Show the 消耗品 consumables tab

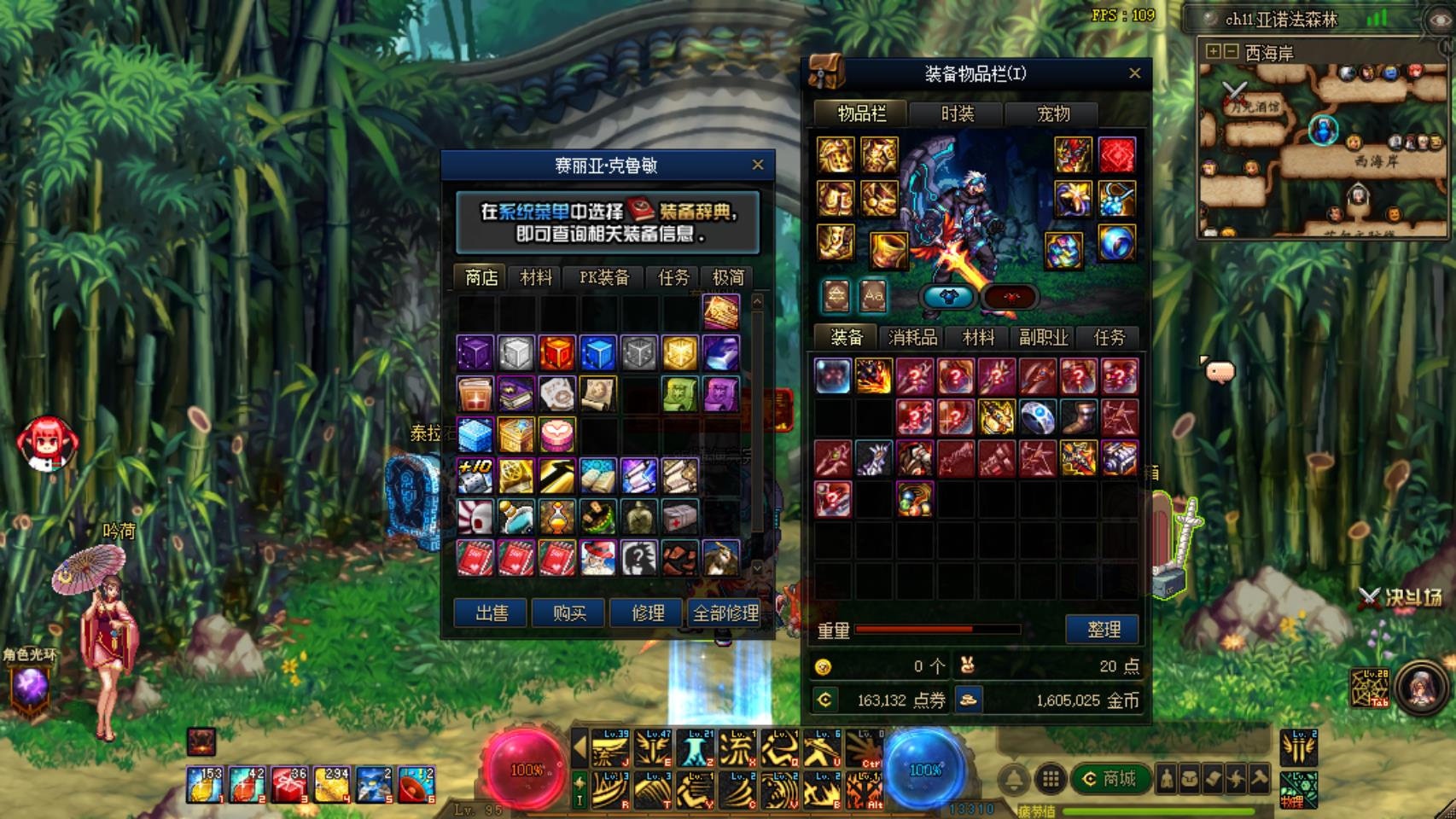coord(912,337)
